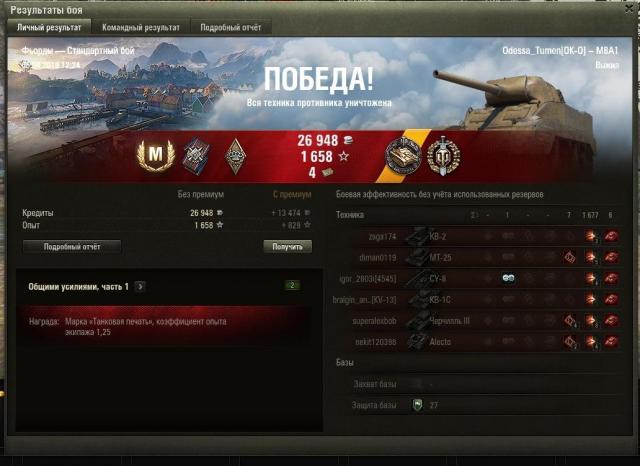Viewport: 640px width, 466px height.
Task: Switch to the Командный результат tab
Action: [140, 27]
